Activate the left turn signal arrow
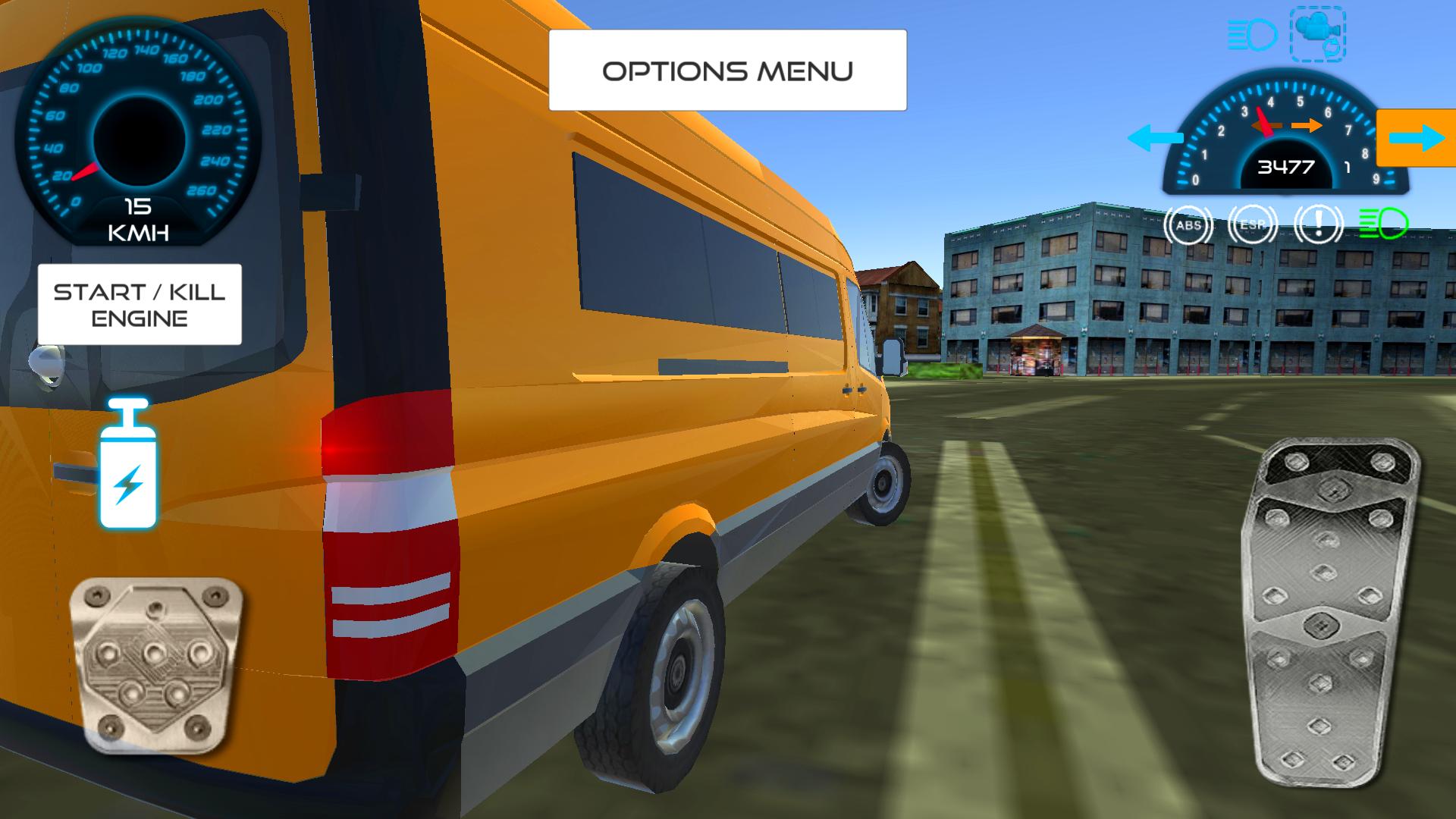The width and height of the screenshot is (1456, 819). (1156, 138)
